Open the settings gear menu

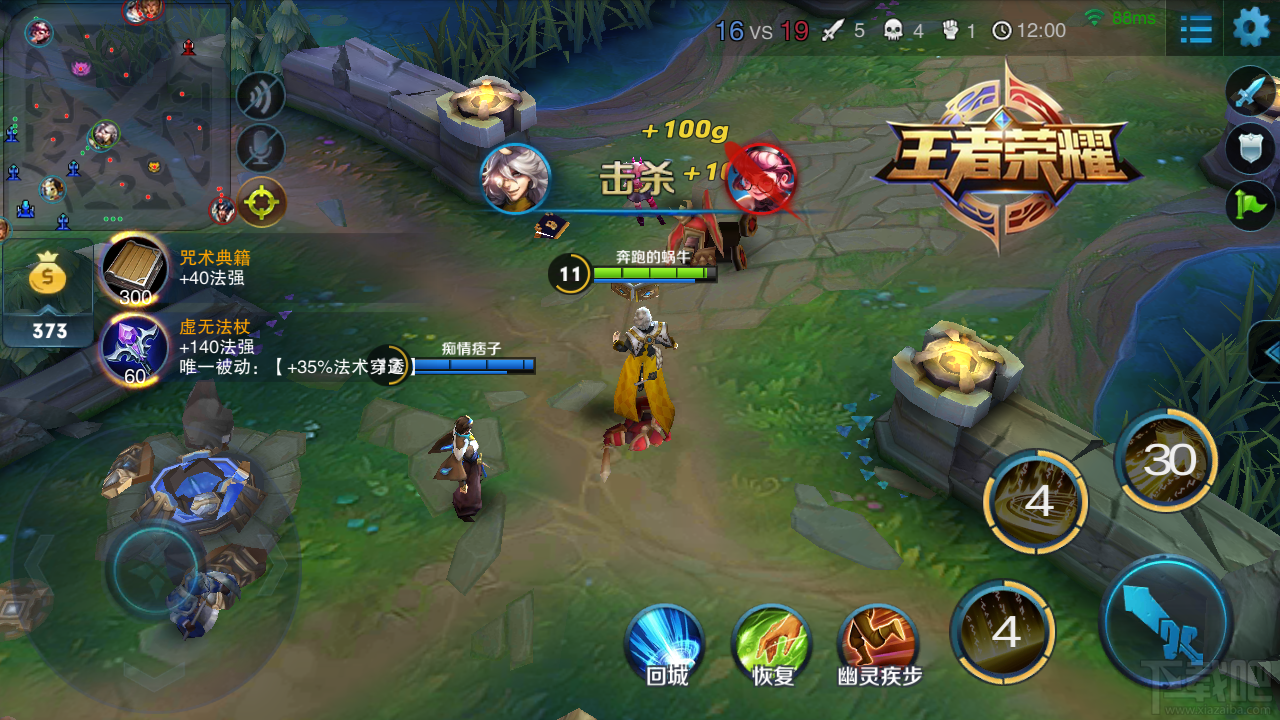[1251, 28]
